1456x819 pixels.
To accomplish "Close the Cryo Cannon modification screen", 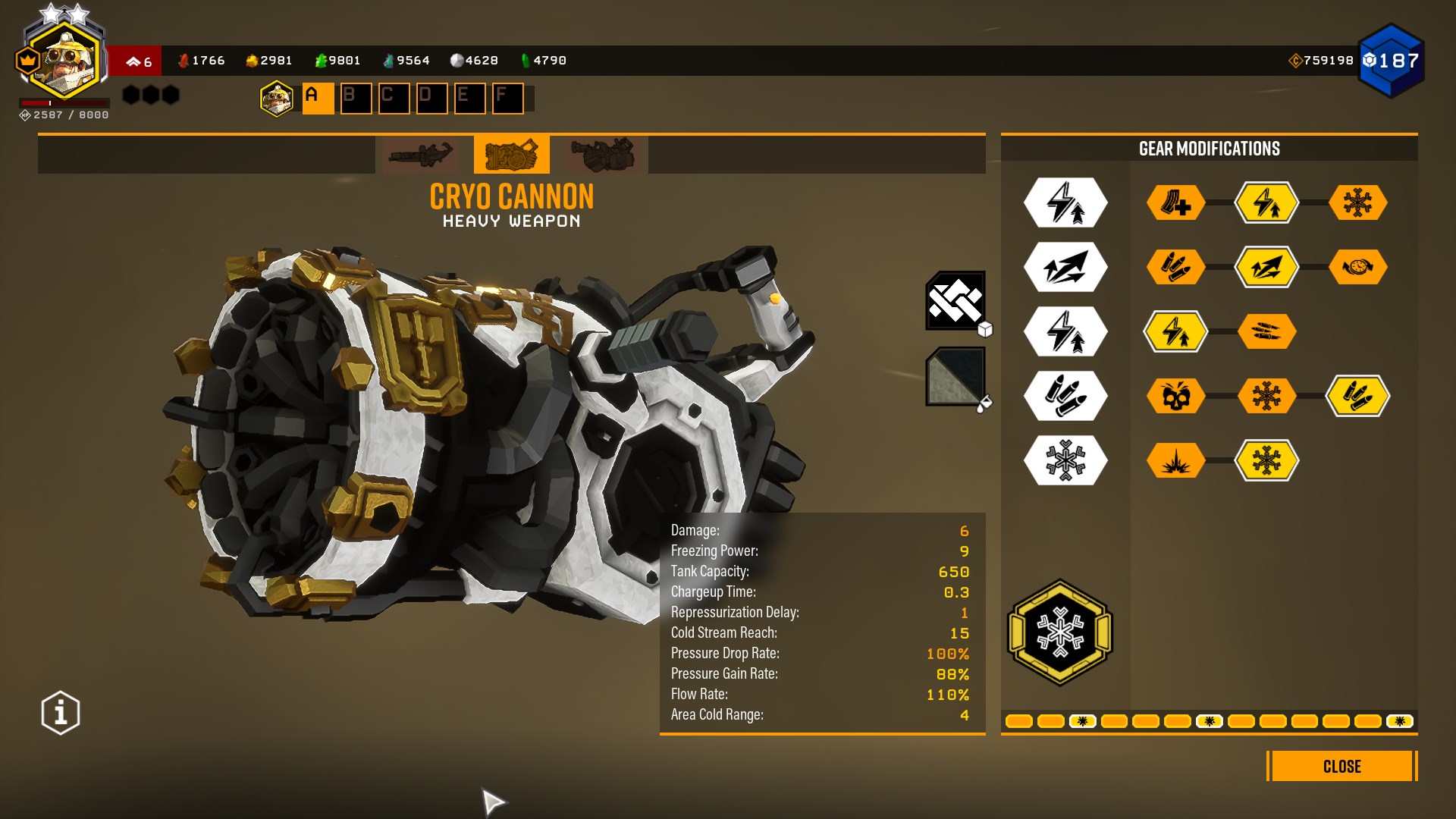I will [1341, 766].
